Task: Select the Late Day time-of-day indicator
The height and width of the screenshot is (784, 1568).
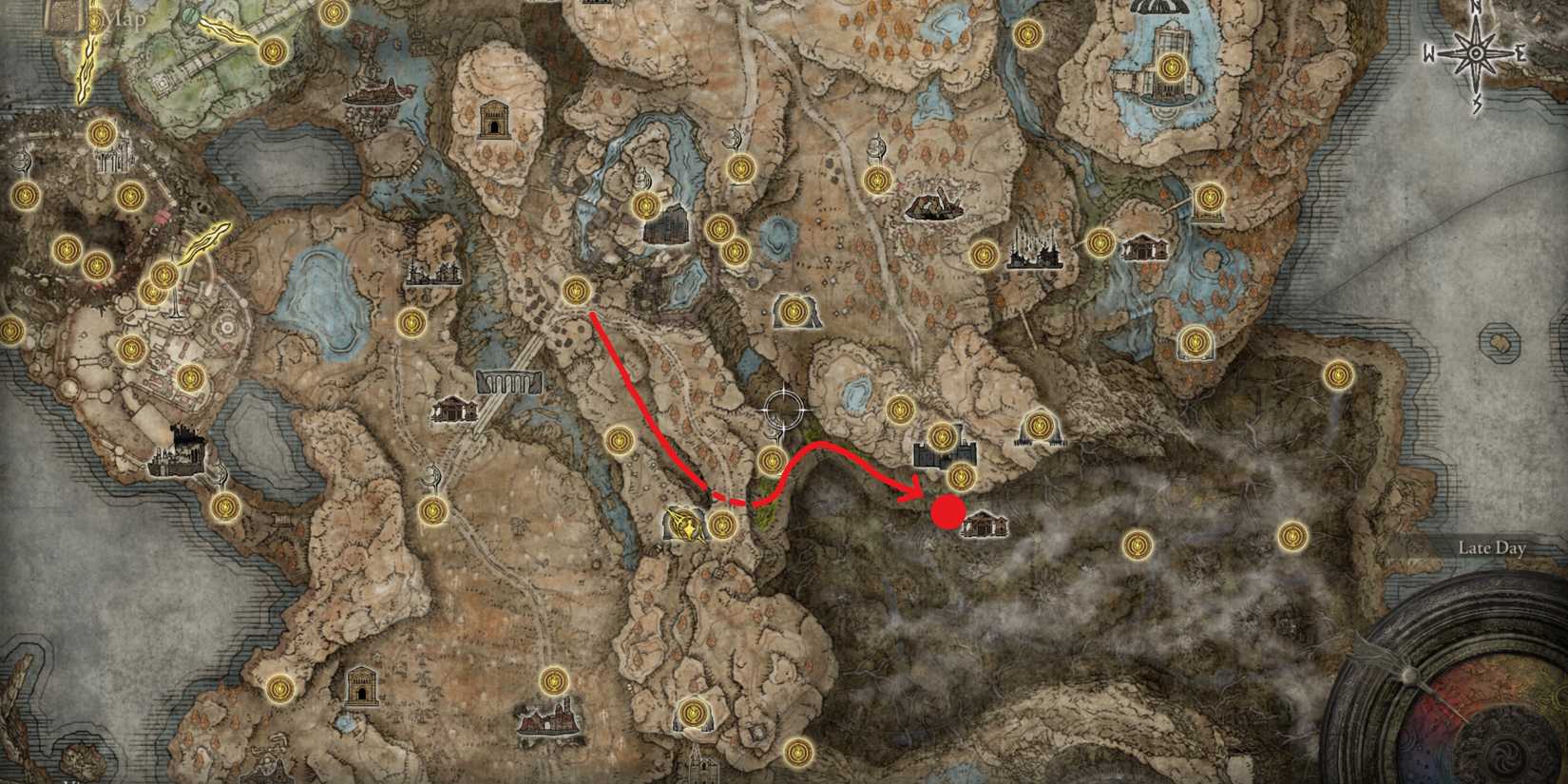Action: 1494,548
